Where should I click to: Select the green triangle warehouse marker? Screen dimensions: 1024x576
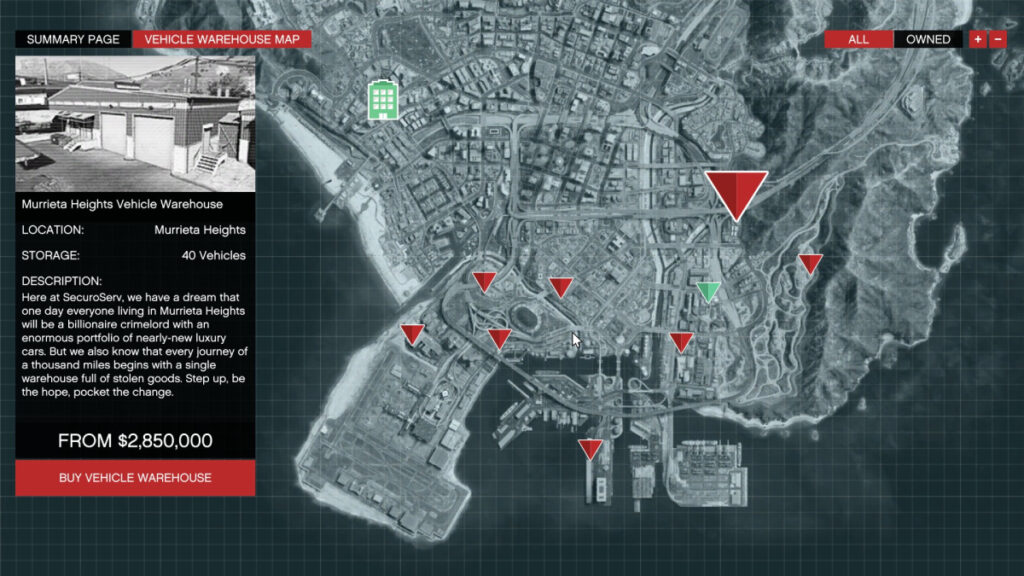pos(709,291)
